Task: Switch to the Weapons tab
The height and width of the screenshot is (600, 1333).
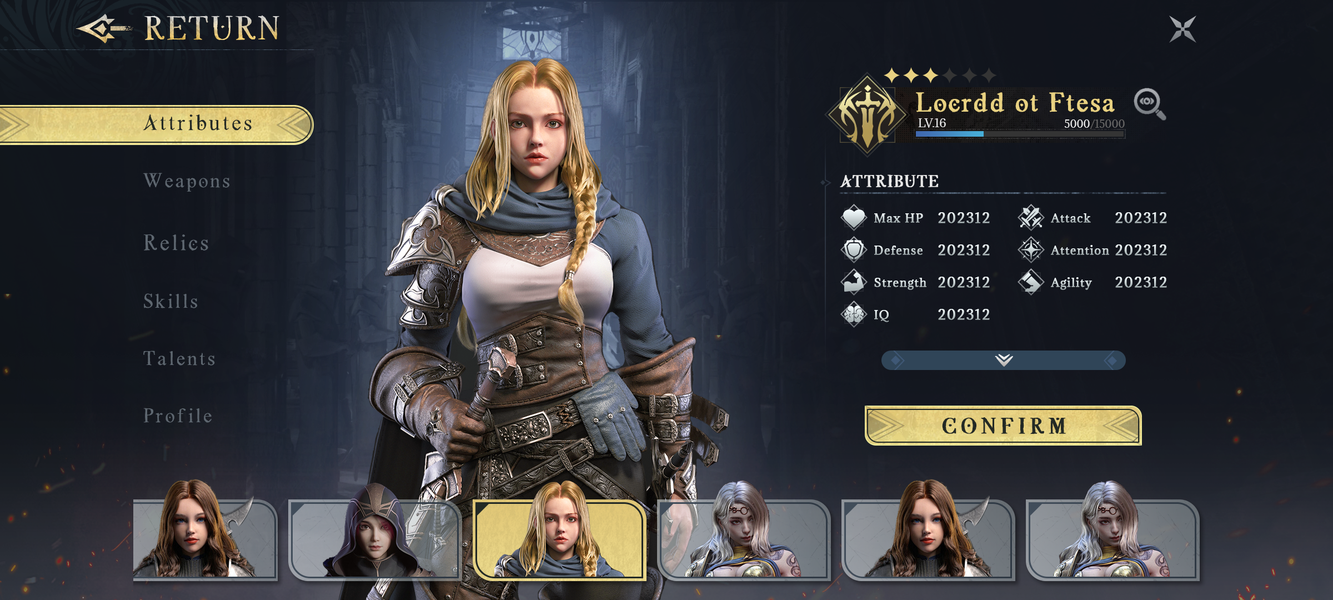Action: 187,181
